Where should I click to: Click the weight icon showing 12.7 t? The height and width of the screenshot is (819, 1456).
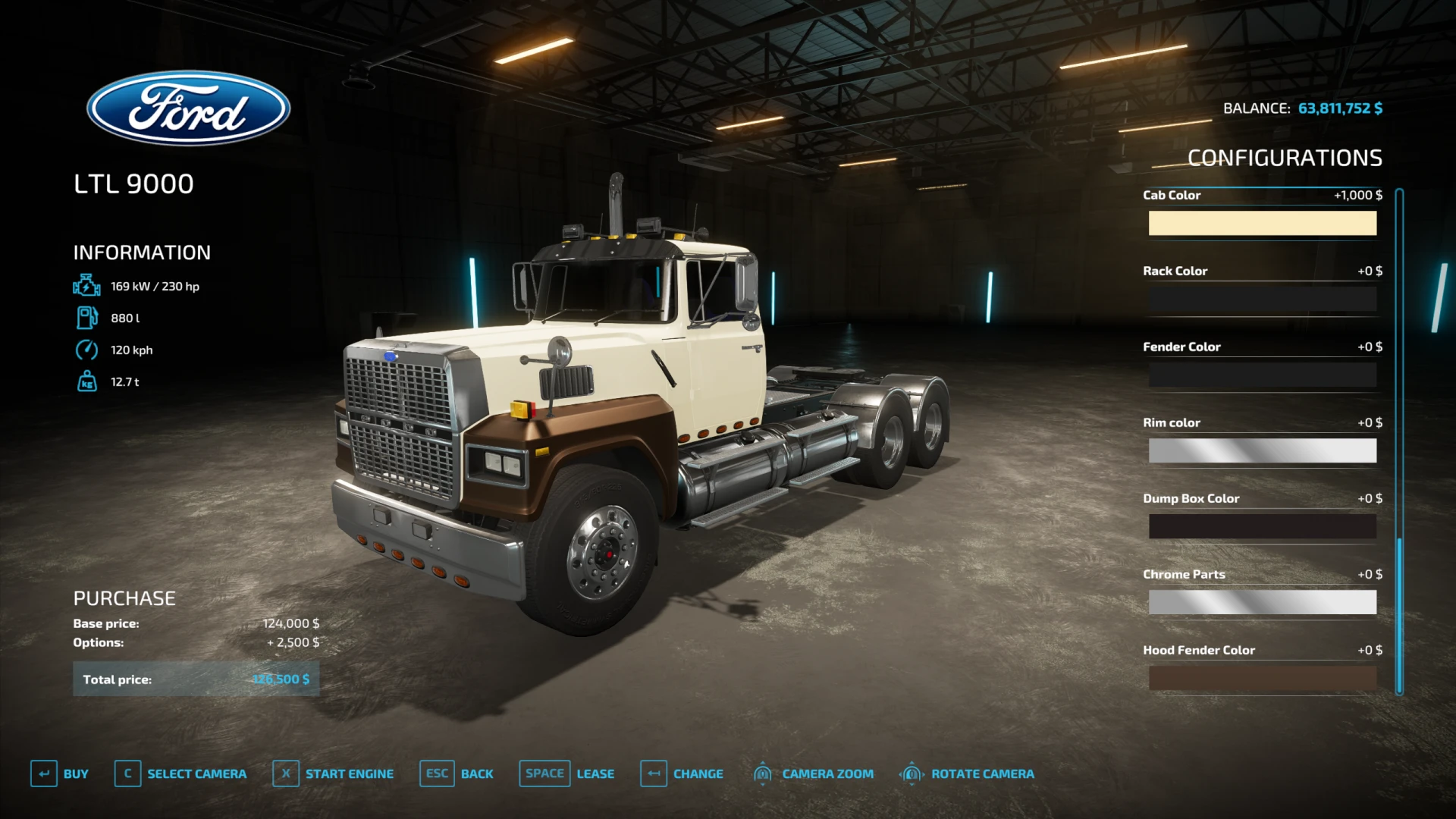86,381
